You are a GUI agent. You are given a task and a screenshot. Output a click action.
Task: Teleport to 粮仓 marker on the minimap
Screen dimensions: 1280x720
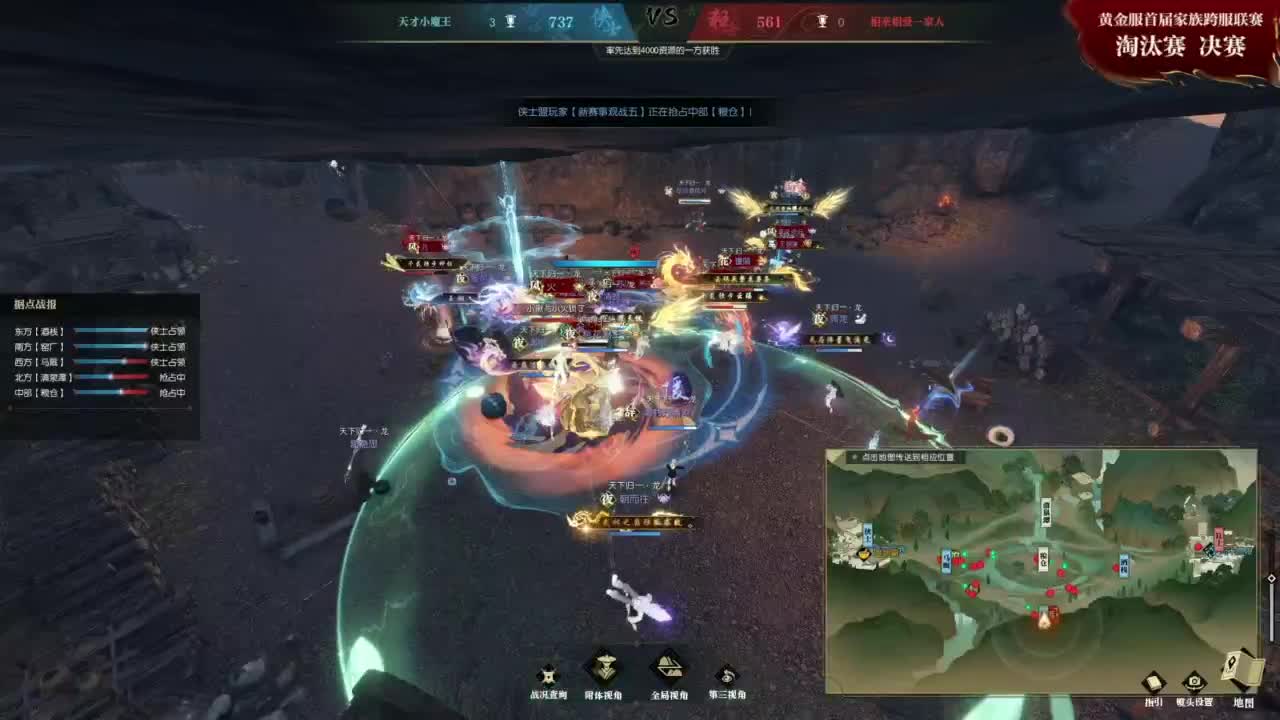1044,558
